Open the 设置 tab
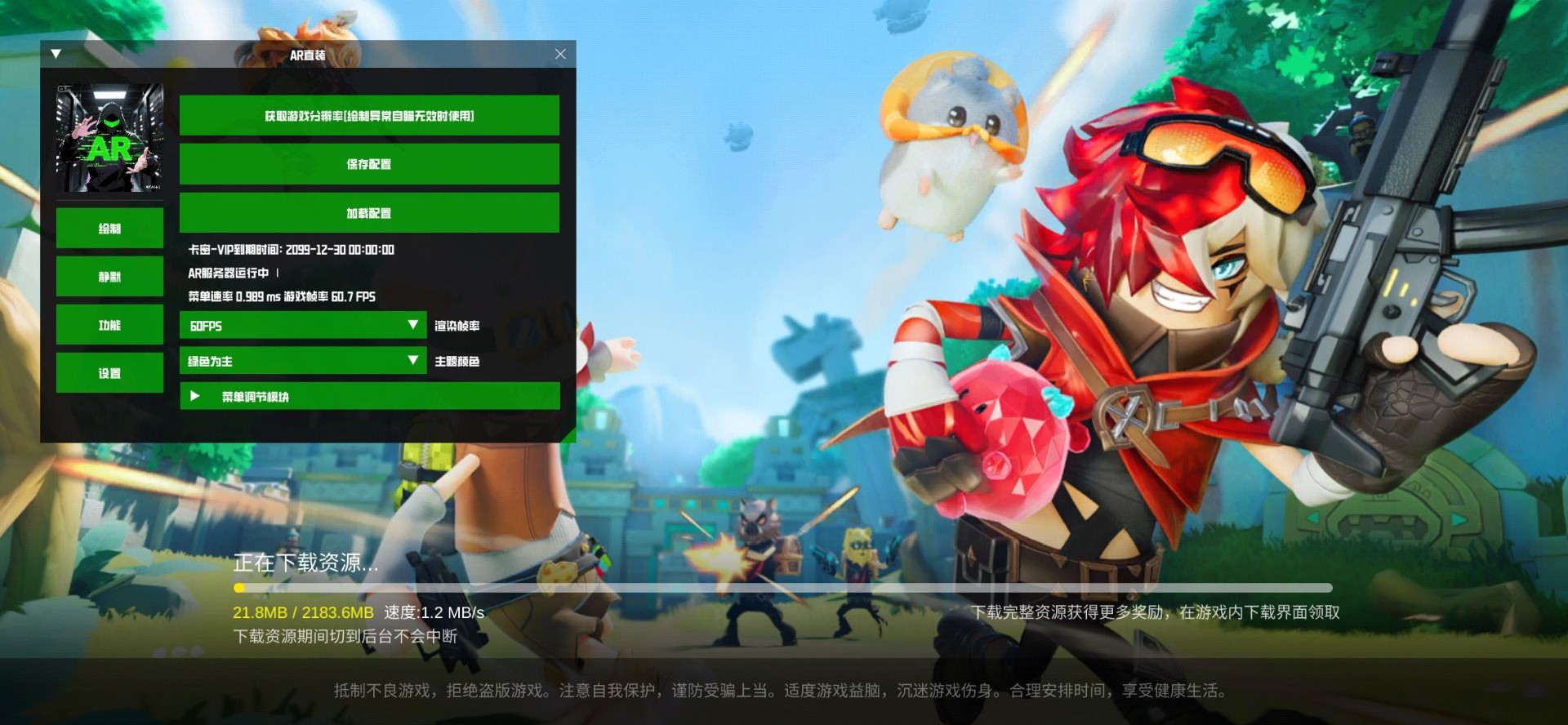 click(x=109, y=372)
